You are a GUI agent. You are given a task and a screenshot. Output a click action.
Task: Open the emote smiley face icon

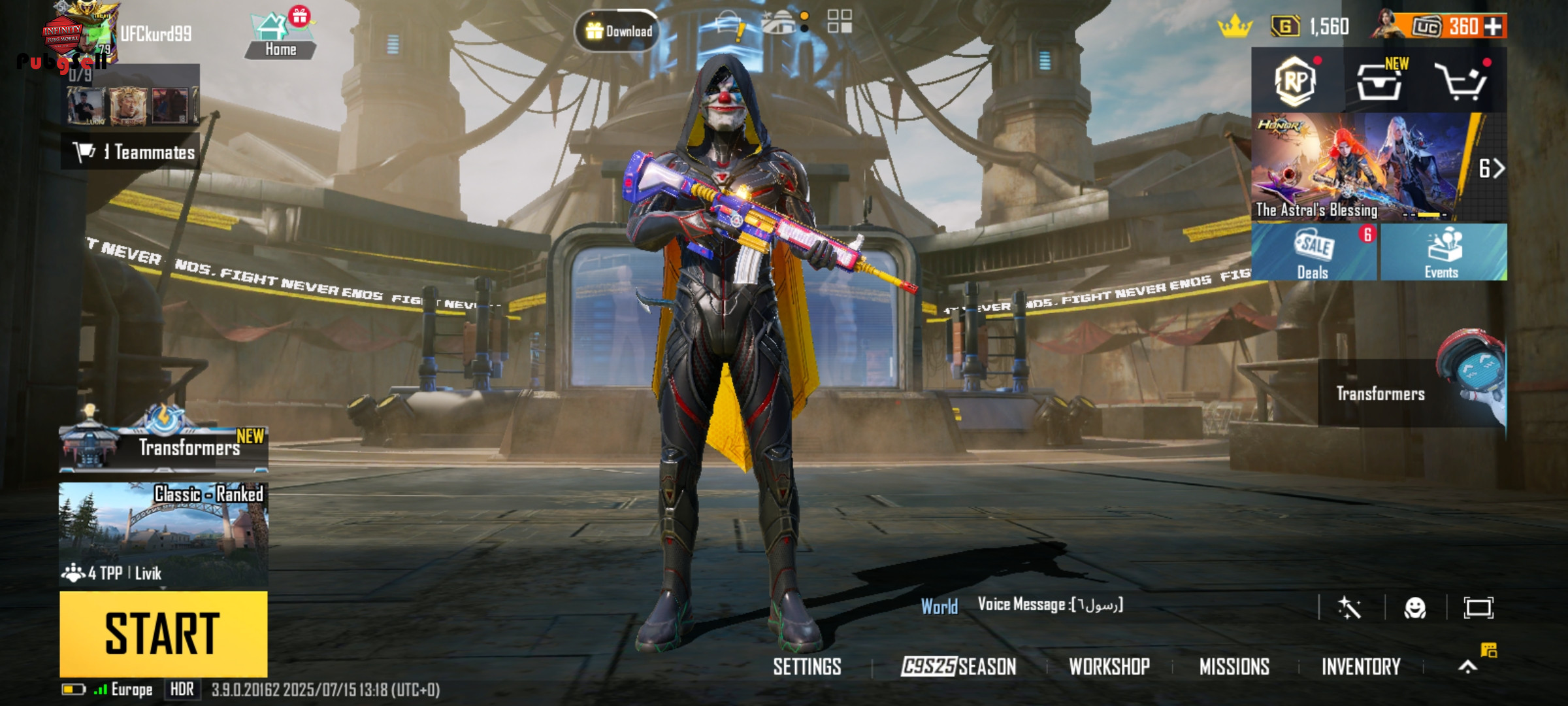1414,609
